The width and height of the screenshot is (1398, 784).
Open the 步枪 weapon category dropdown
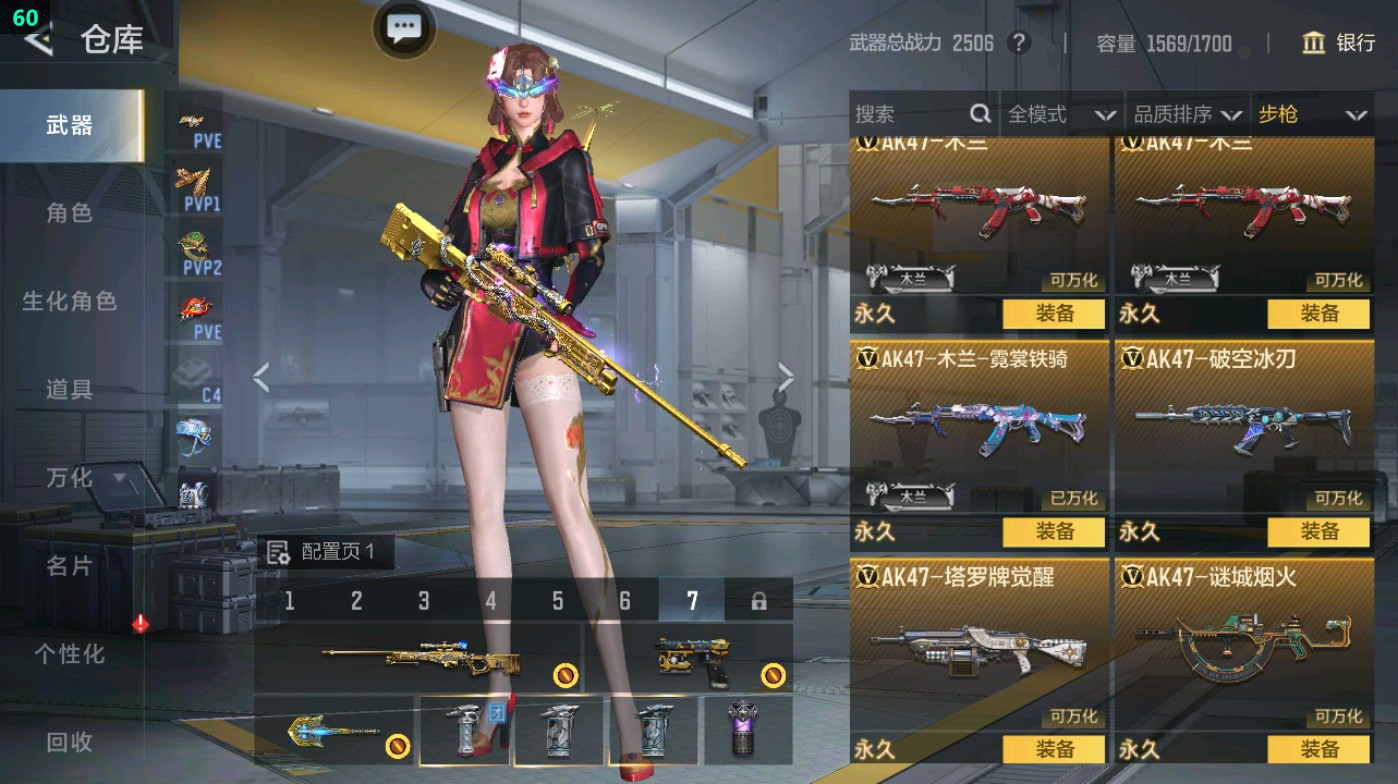pyautogui.click(x=1317, y=114)
